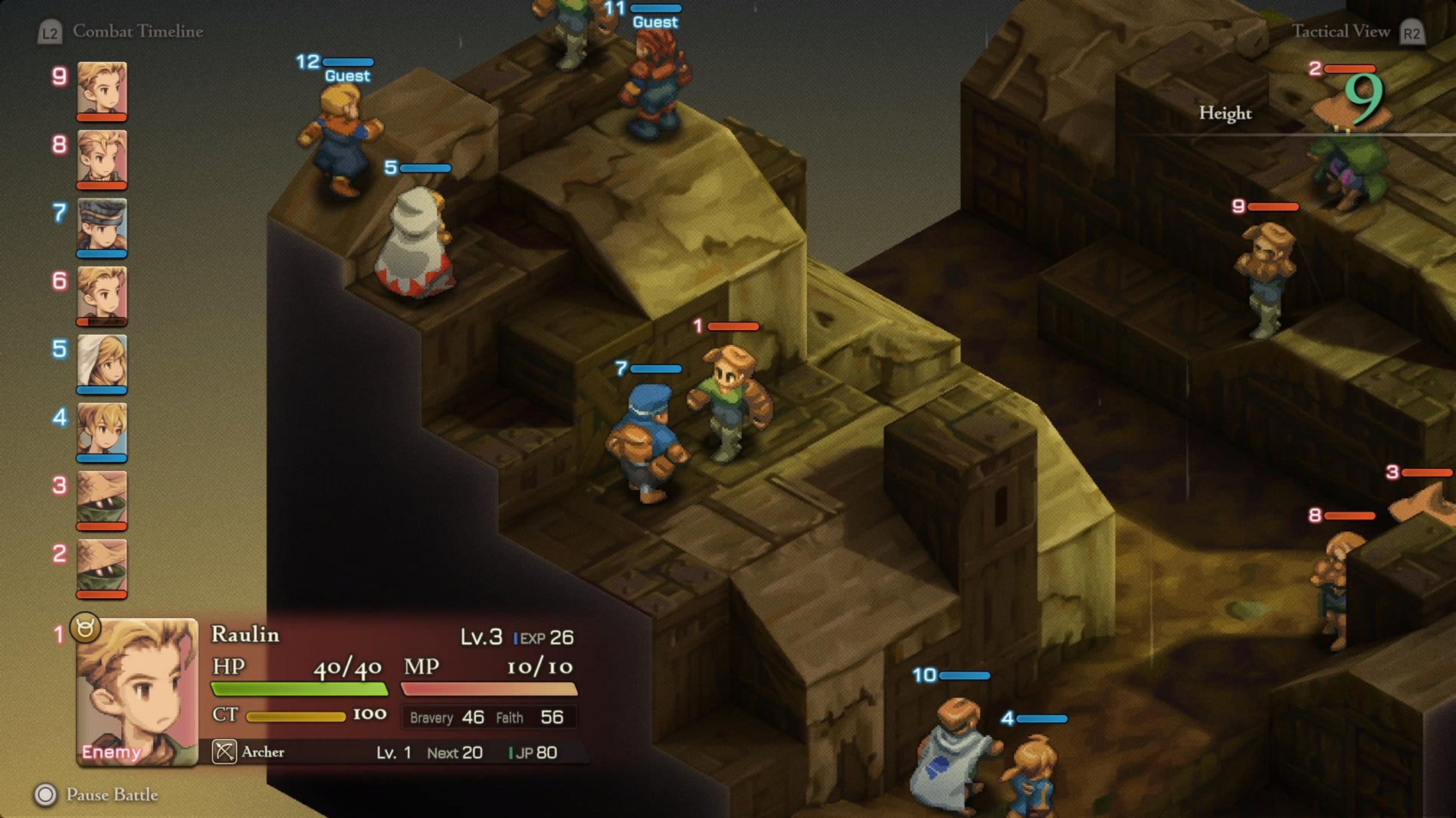Viewport: 1456px width, 818px height.
Task: Click the blue ally portrait numbered 7
Action: click(x=102, y=226)
